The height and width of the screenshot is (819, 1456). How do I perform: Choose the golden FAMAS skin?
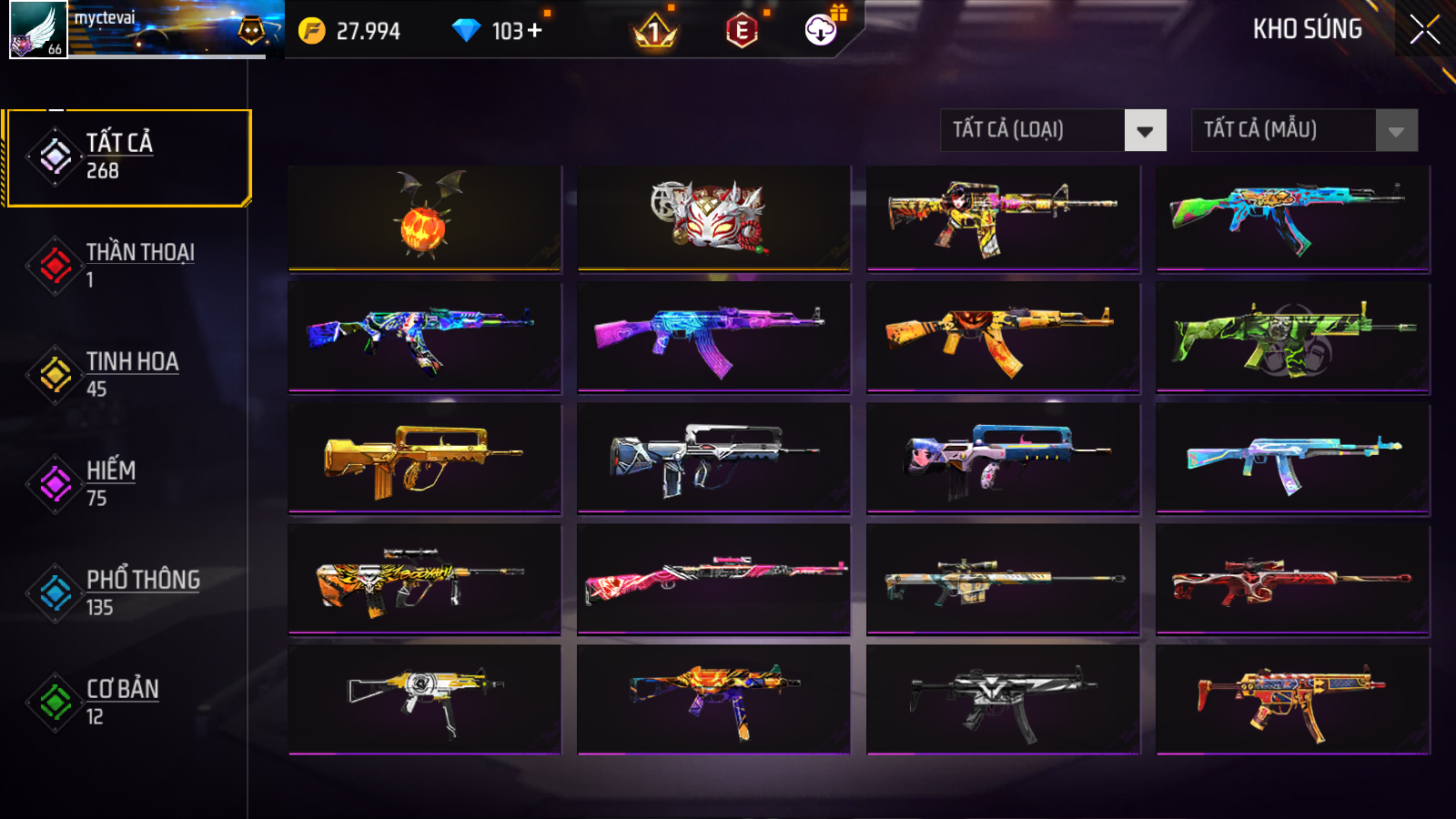tap(424, 459)
